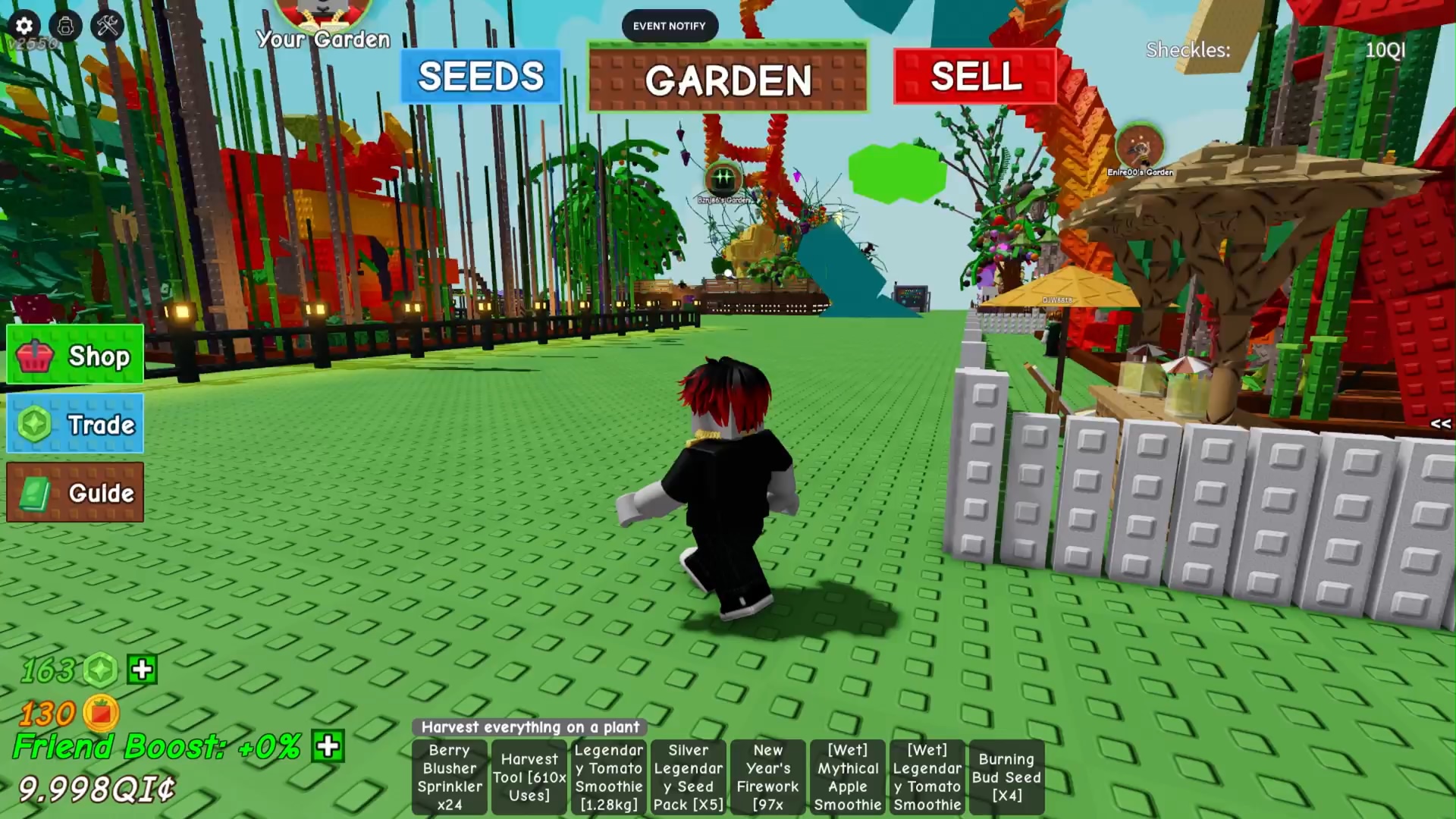Select the Legendary Tomato Smoothie 1.28kg slot

click(x=608, y=777)
